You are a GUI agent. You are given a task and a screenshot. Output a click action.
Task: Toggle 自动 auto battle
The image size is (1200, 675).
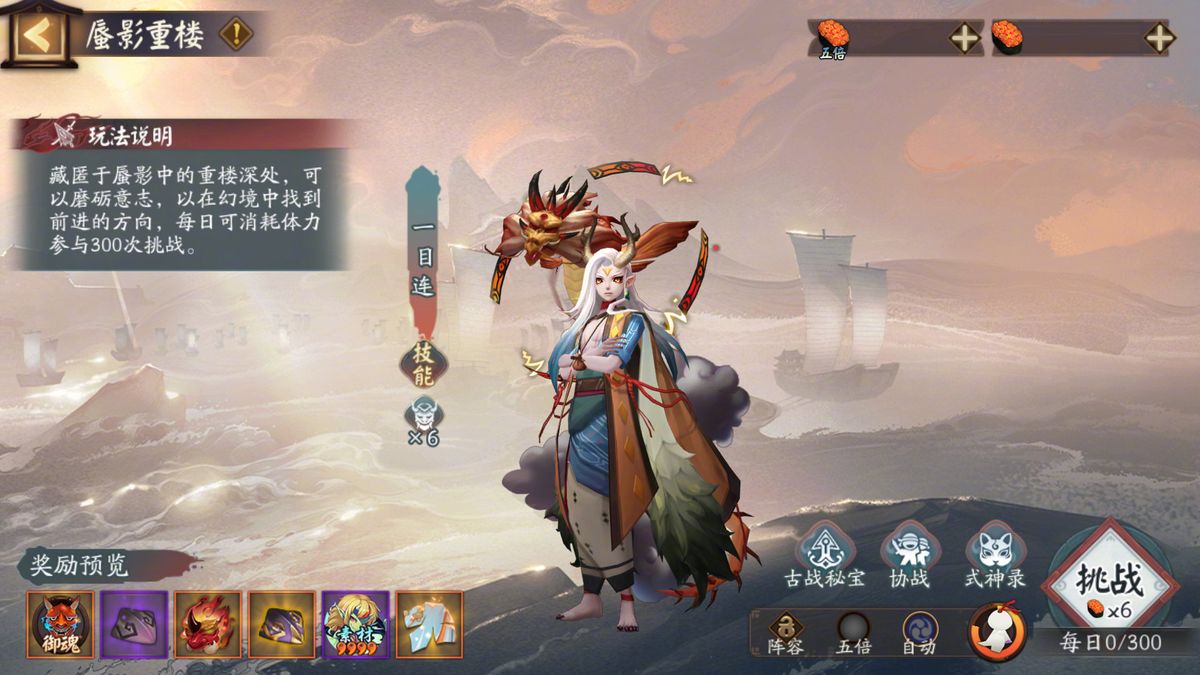[920, 633]
